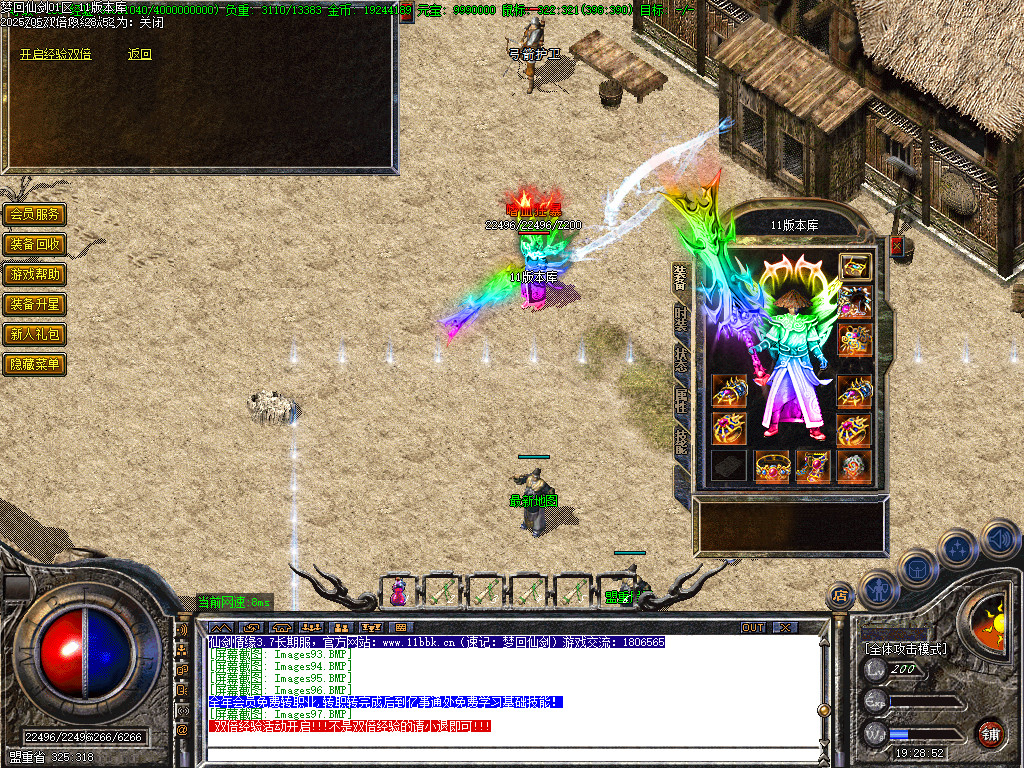Open the 店 shop button
Viewport: 1024px width, 768px height.
click(839, 596)
